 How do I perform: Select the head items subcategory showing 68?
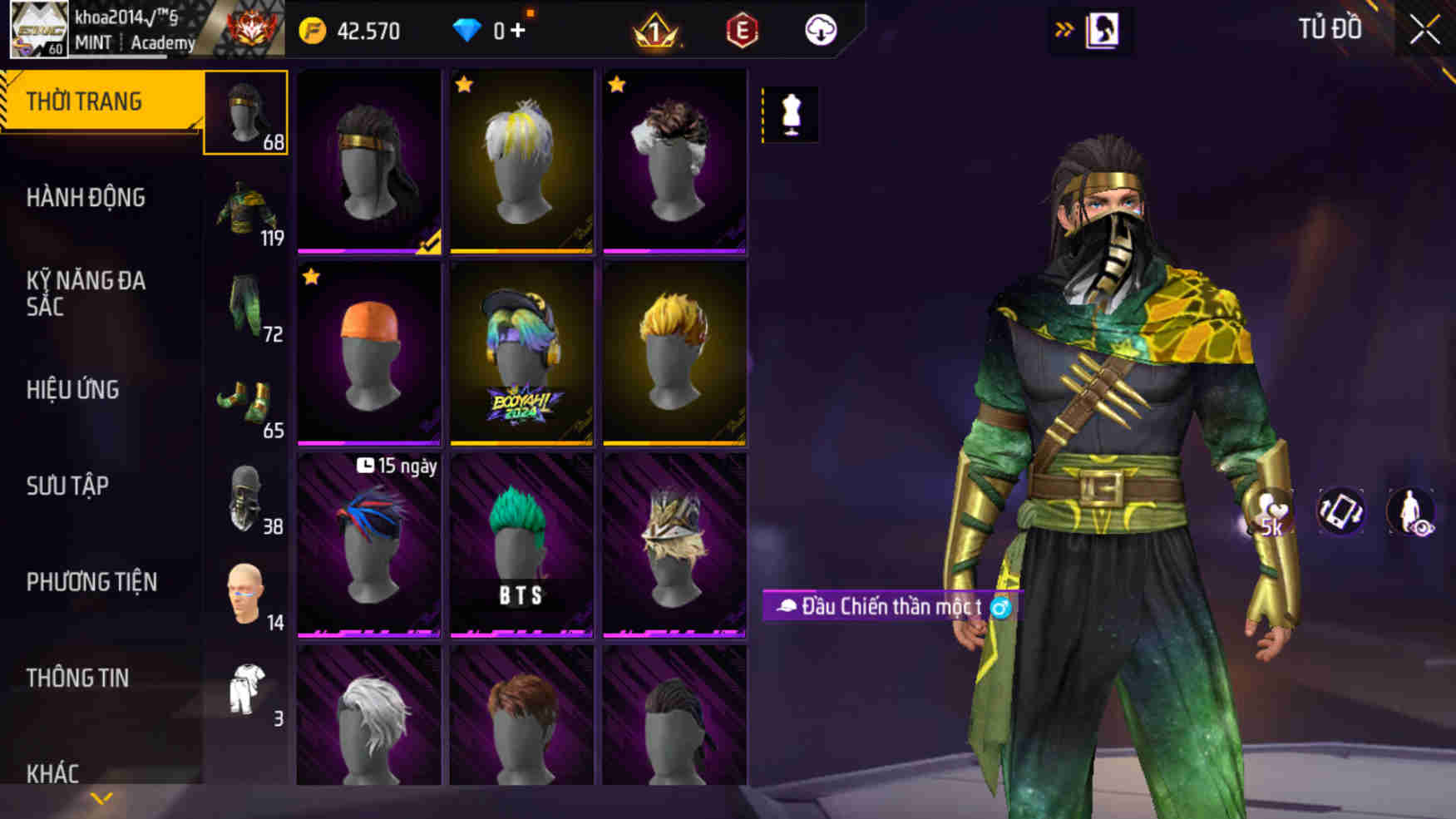(x=246, y=113)
